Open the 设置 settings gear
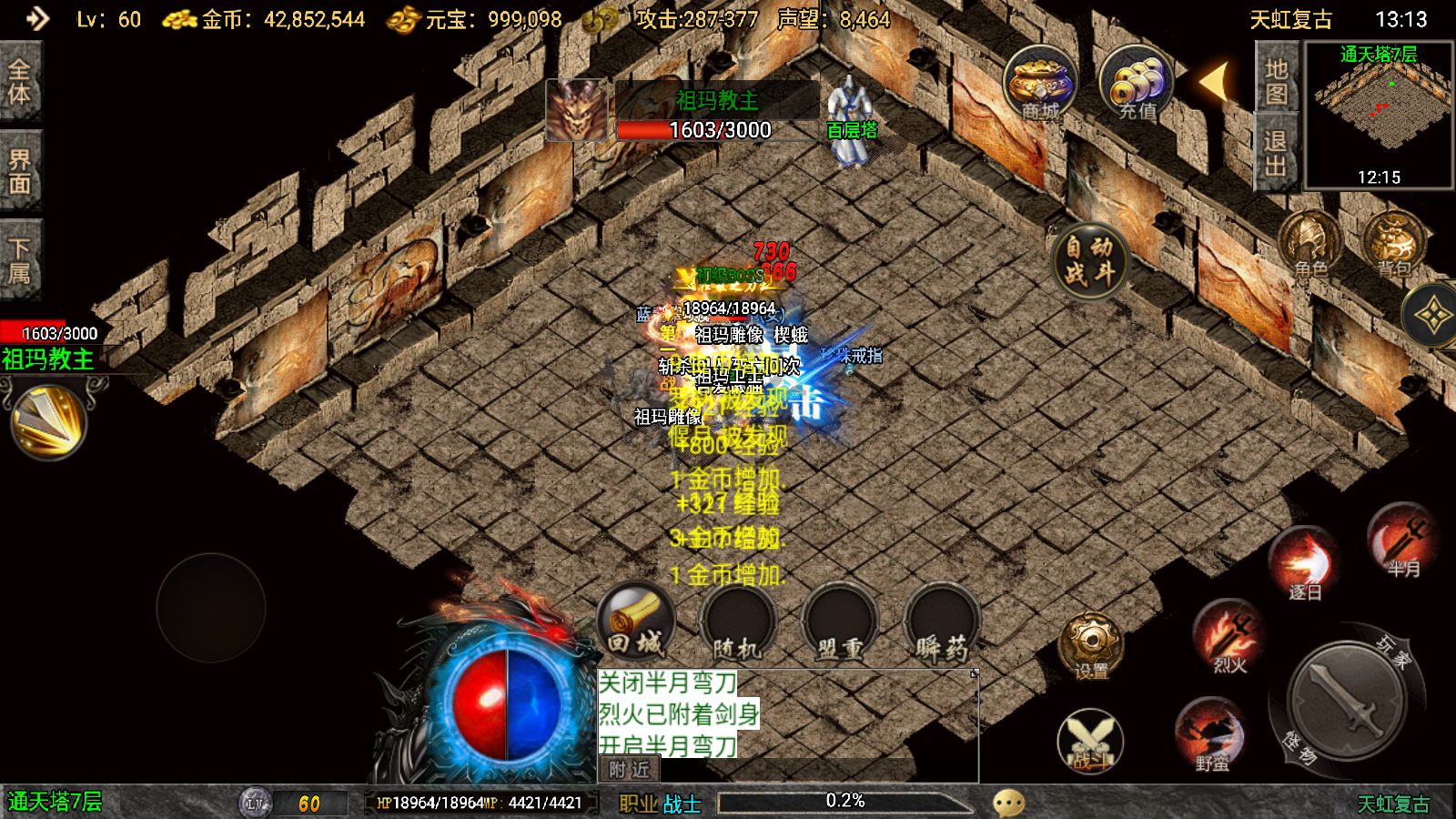The width and height of the screenshot is (1456, 819). tap(1090, 644)
